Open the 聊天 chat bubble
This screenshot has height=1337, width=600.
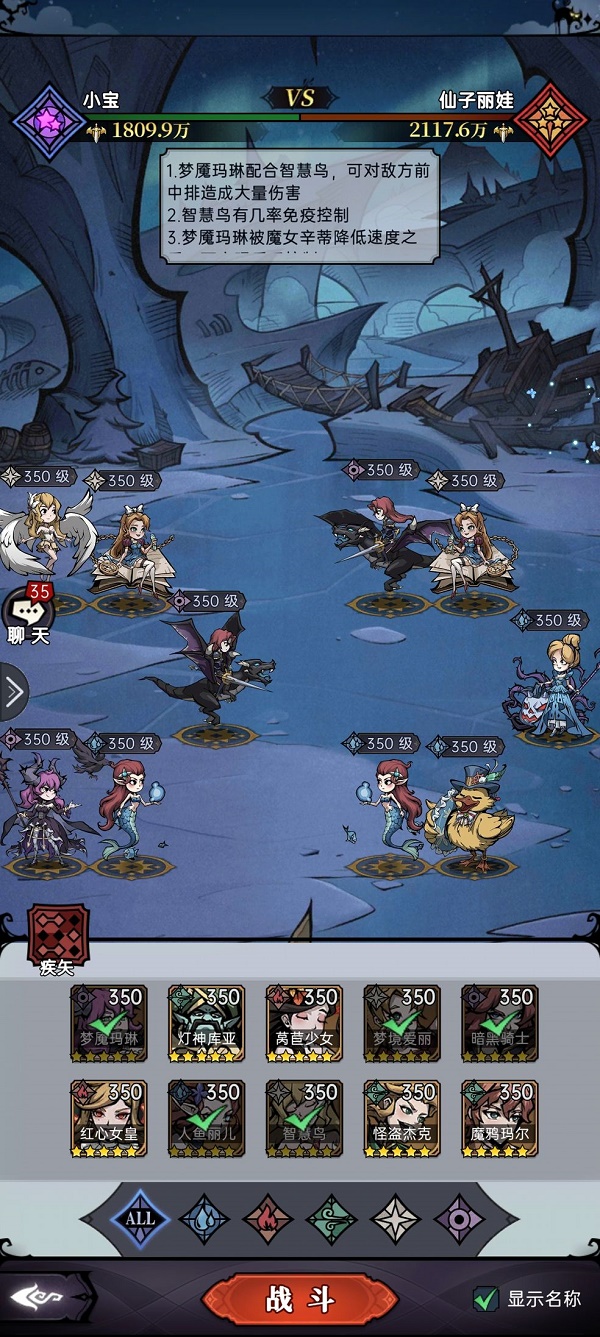point(28,613)
